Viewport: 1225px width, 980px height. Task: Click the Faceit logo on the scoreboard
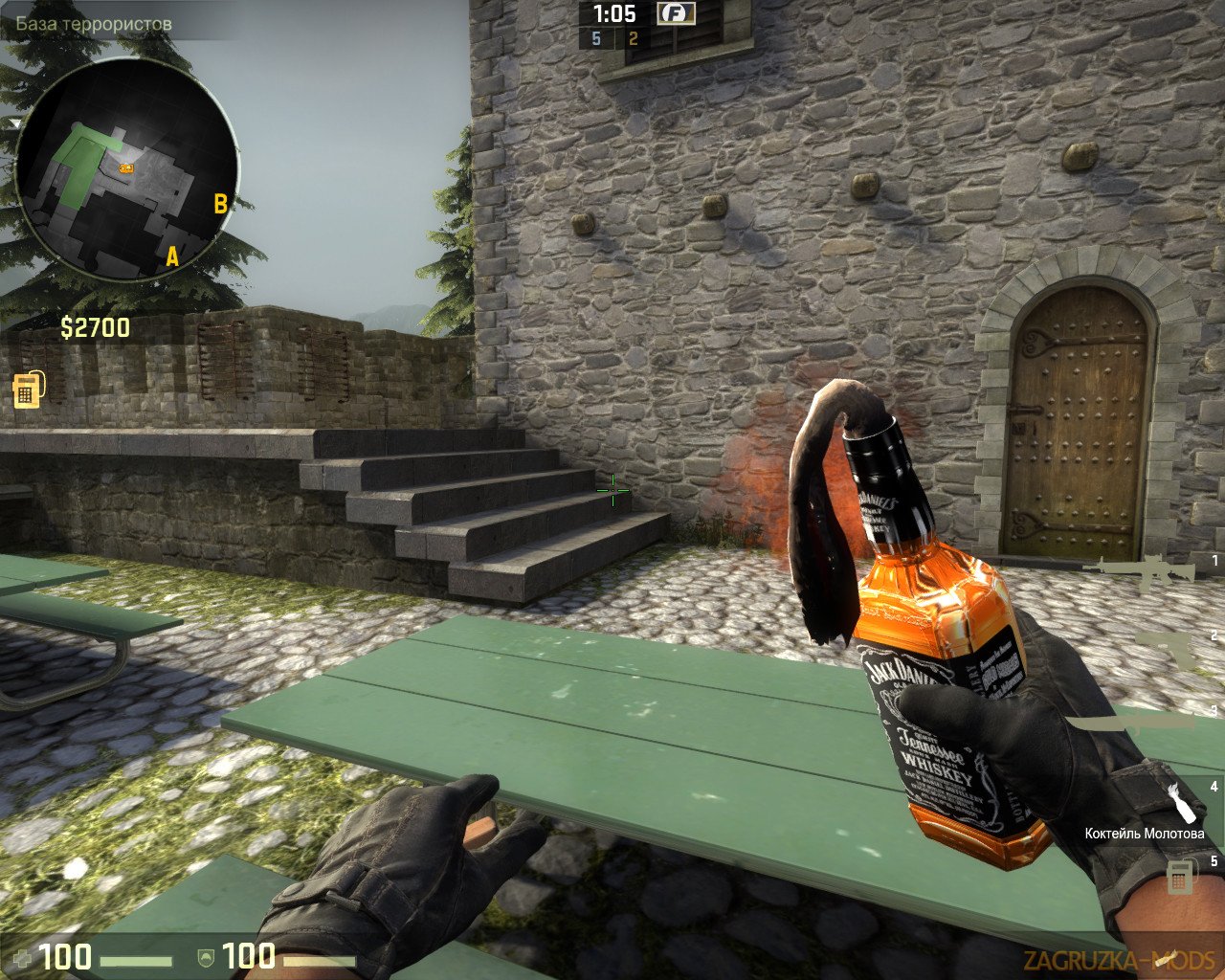point(679,15)
